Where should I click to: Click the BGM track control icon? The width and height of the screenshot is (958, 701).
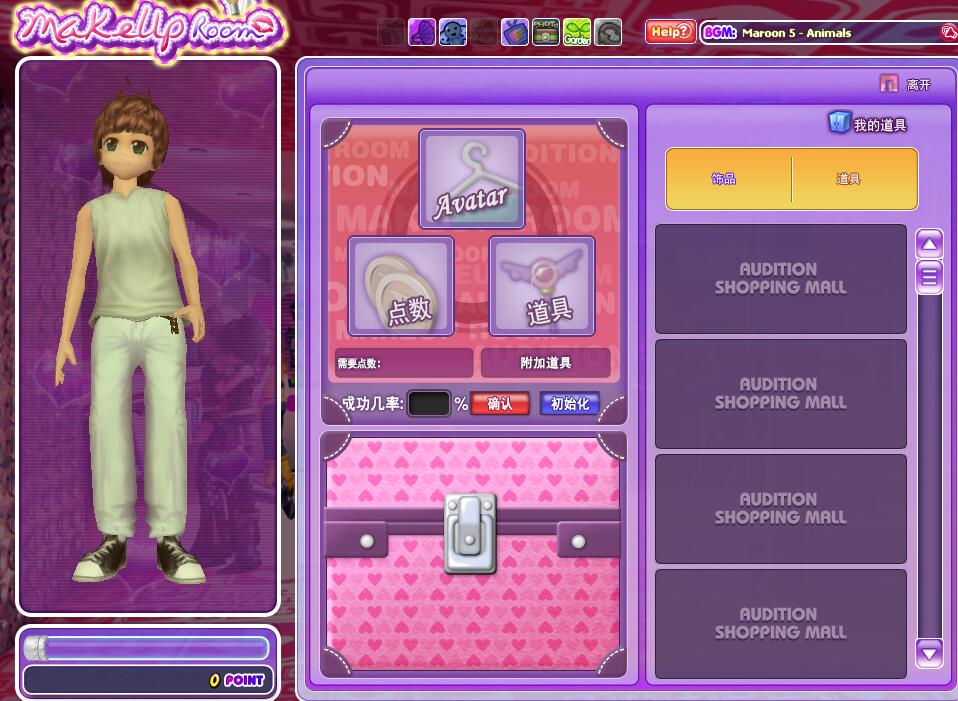(947, 32)
